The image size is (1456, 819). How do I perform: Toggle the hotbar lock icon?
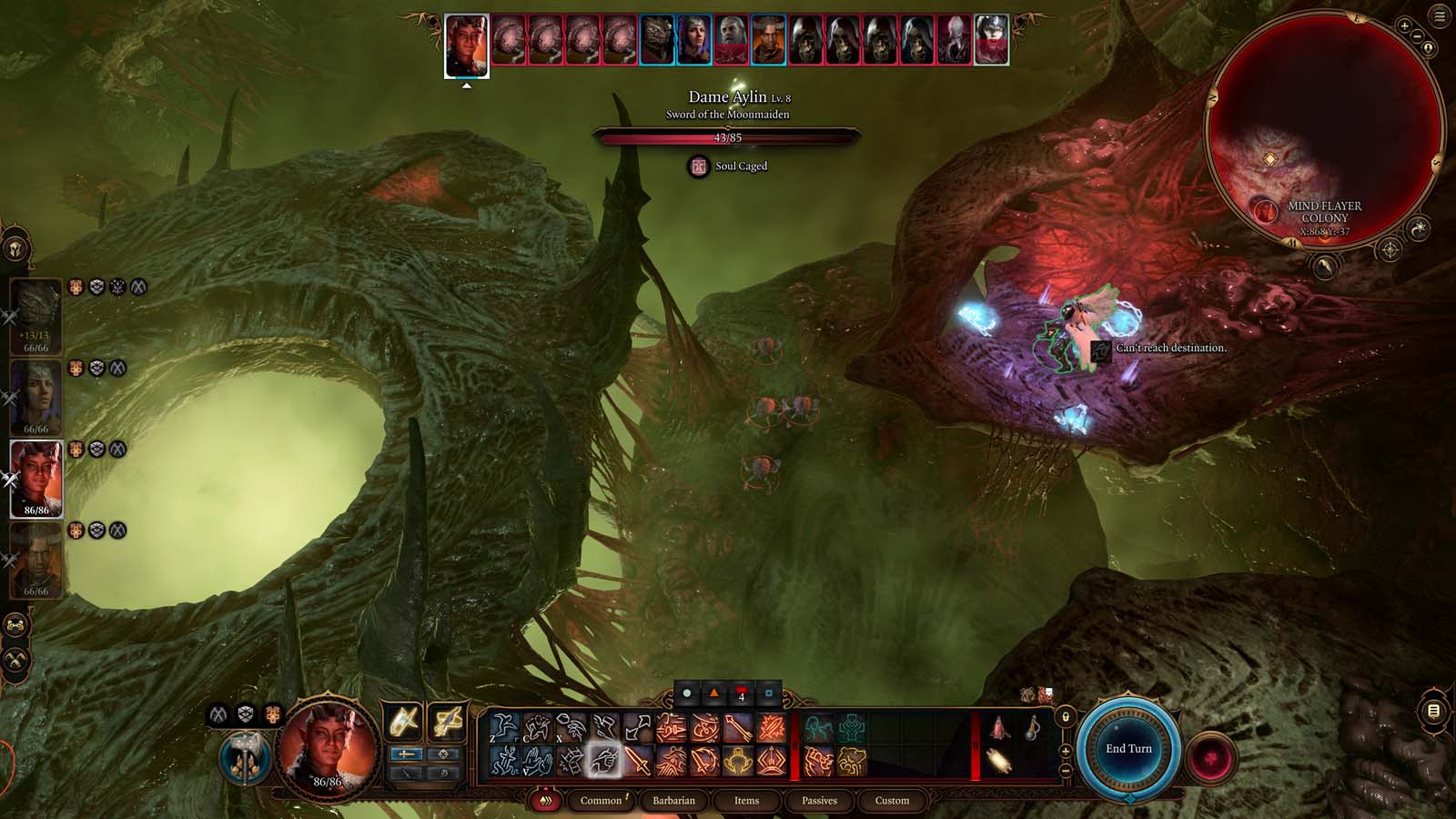(x=1066, y=717)
